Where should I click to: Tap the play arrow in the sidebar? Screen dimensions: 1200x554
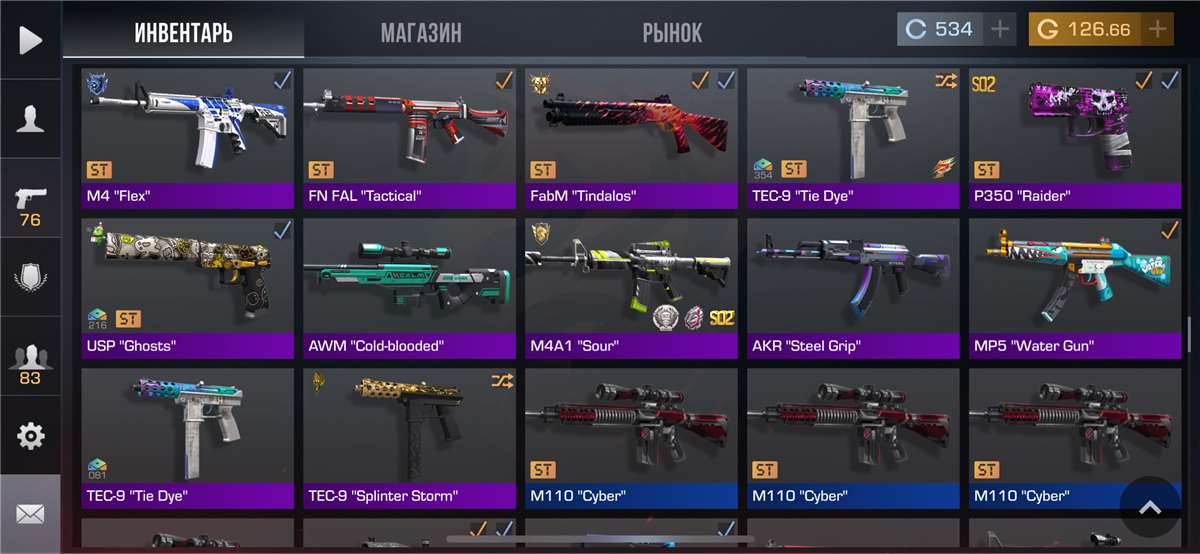[x=30, y=40]
